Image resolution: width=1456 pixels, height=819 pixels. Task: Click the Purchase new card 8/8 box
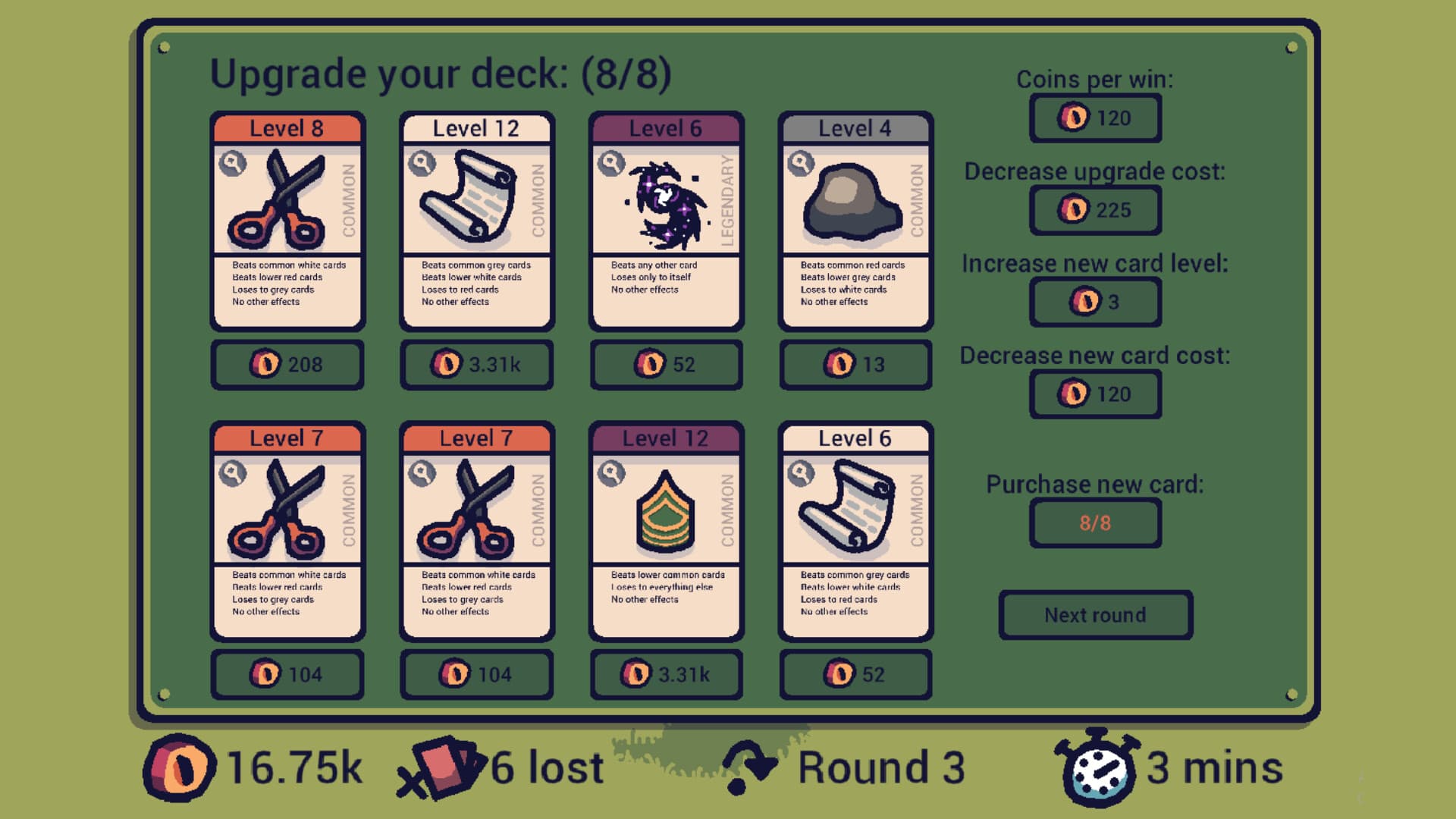coord(1095,523)
